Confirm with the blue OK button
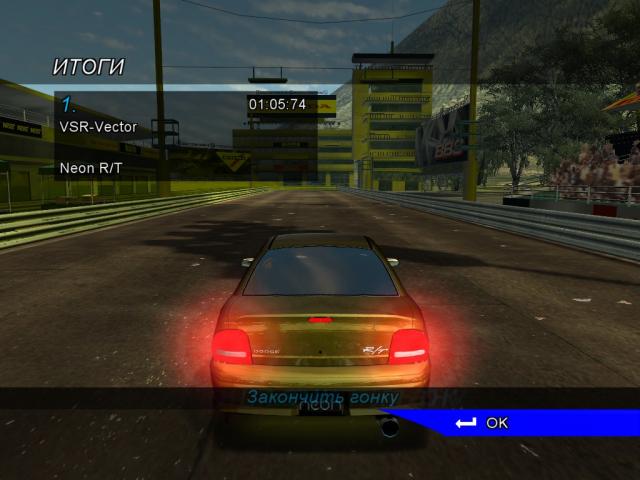The height and width of the screenshot is (480, 640). [x=496, y=423]
